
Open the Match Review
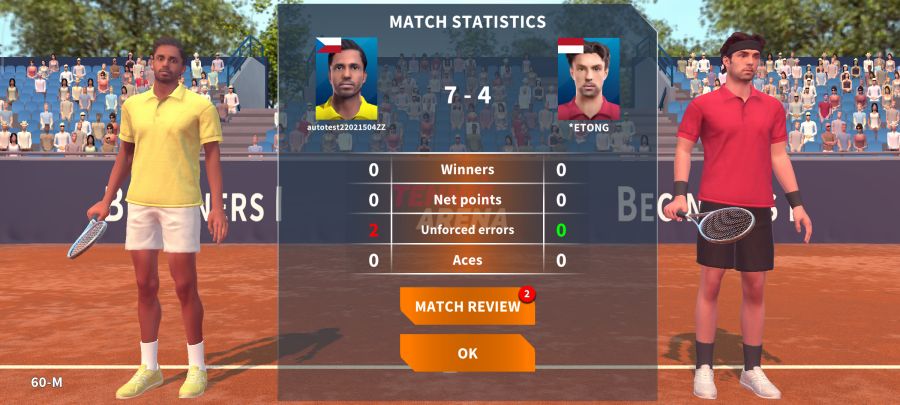pyautogui.click(x=467, y=306)
